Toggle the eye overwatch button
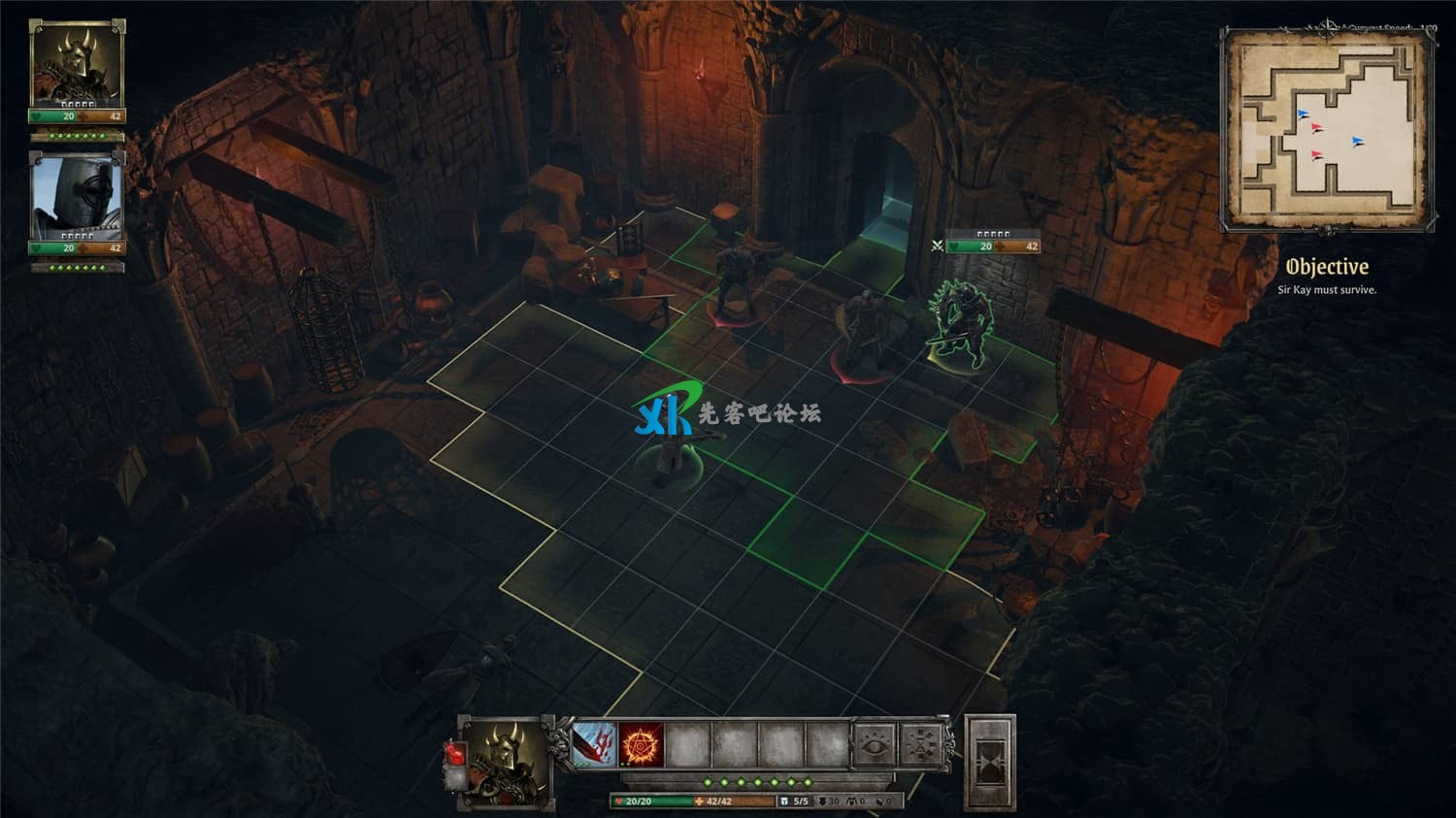Image resolution: width=1456 pixels, height=818 pixels. pyautogui.click(x=875, y=745)
